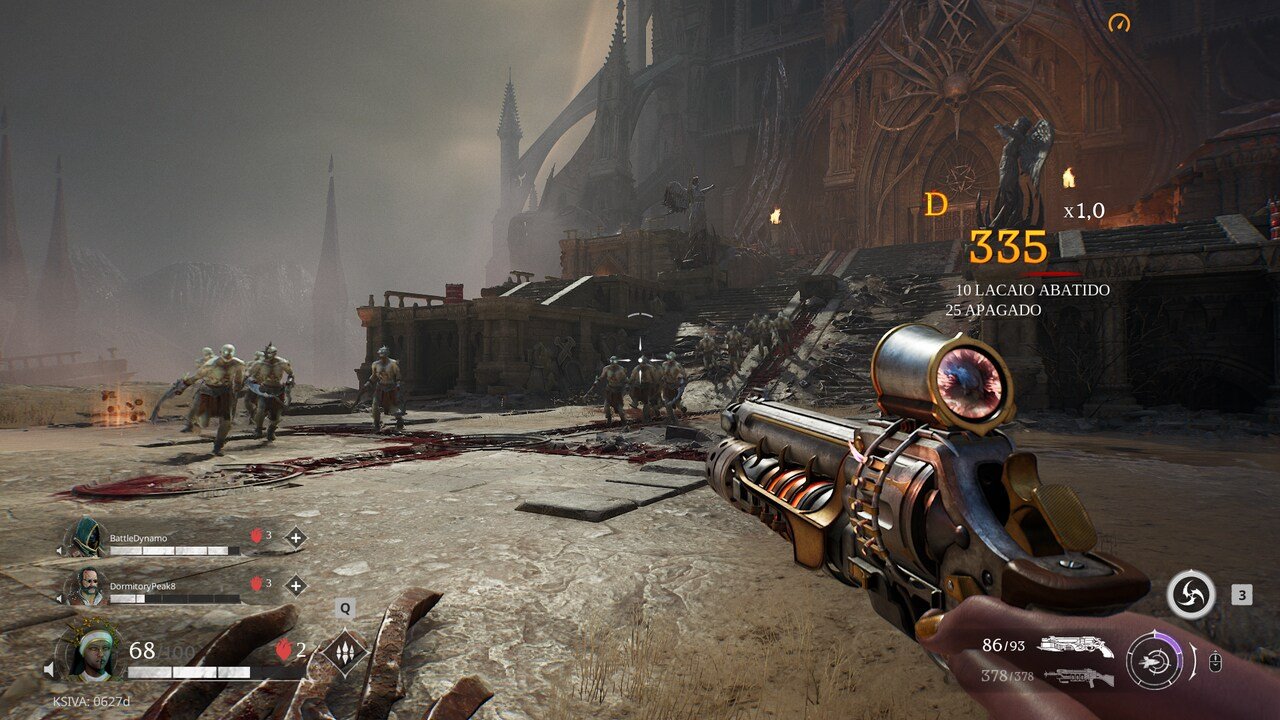This screenshot has height=720, width=1280.
Task: Mute DormitoryPeak8 using the speaker icon
Action: [60, 597]
